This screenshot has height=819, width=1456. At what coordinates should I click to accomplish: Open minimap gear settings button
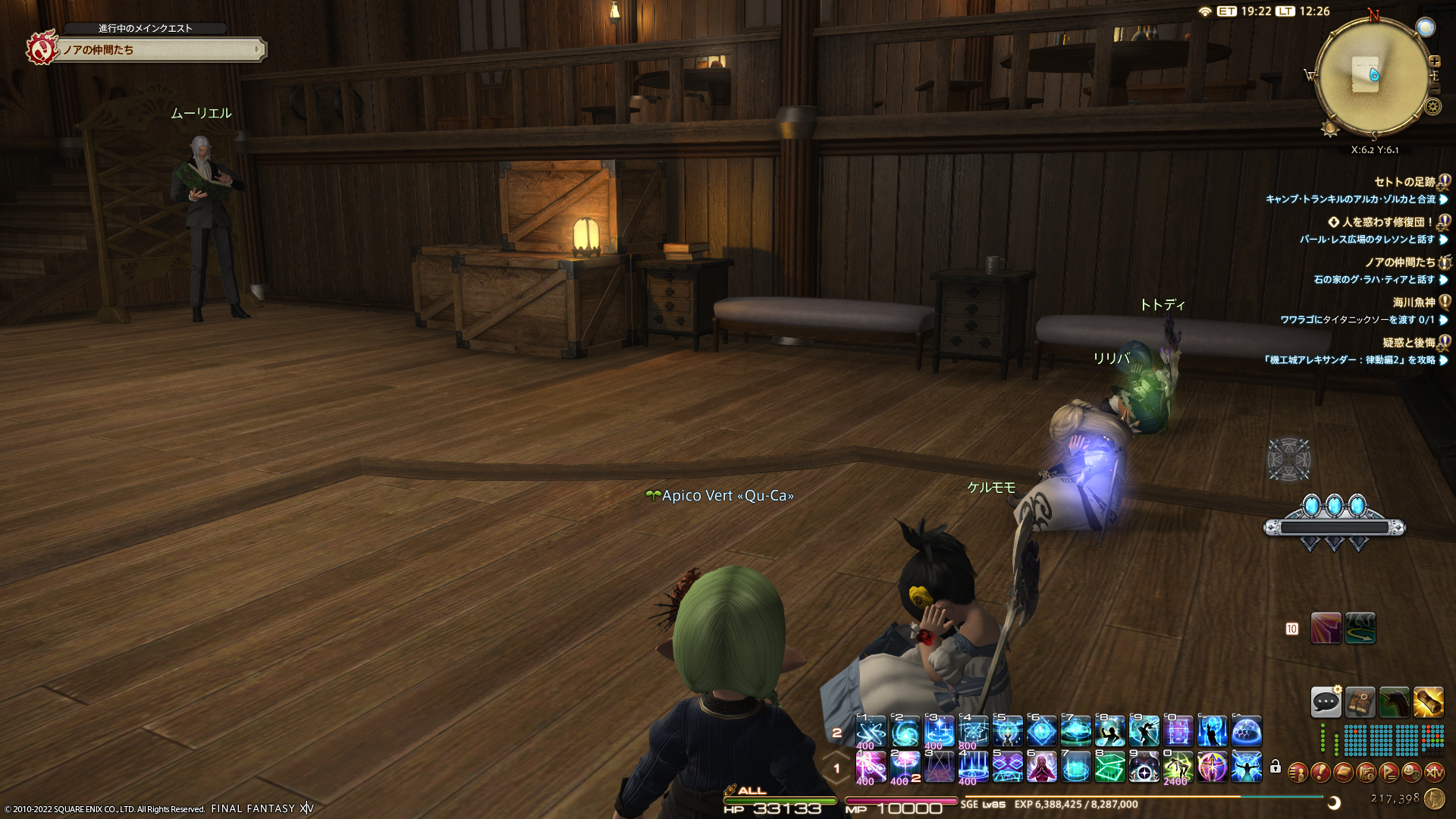tap(1432, 107)
